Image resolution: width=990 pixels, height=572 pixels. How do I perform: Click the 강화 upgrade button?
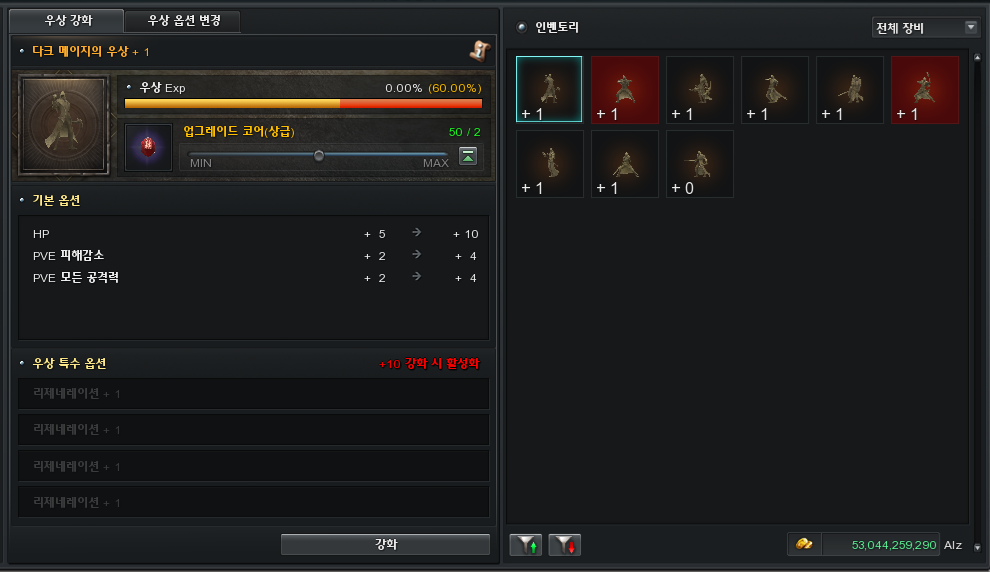(x=385, y=544)
